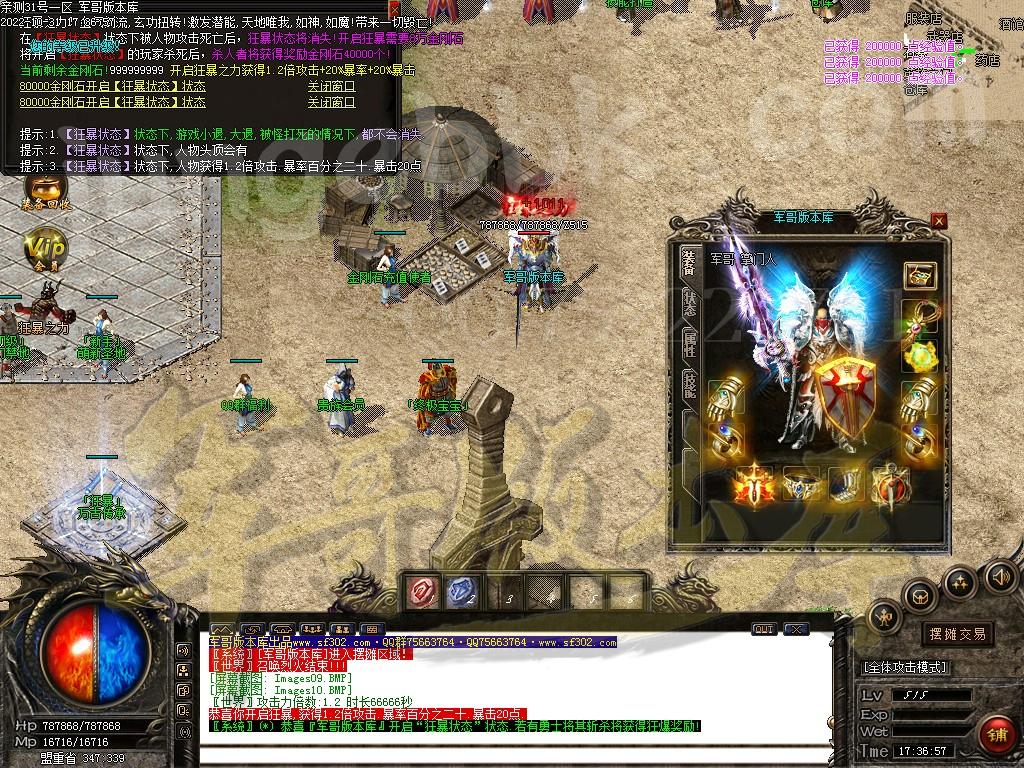This screenshot has height=768, width=1024.
Task: Open the 属性 attributes tab
Action: (689, 345)
